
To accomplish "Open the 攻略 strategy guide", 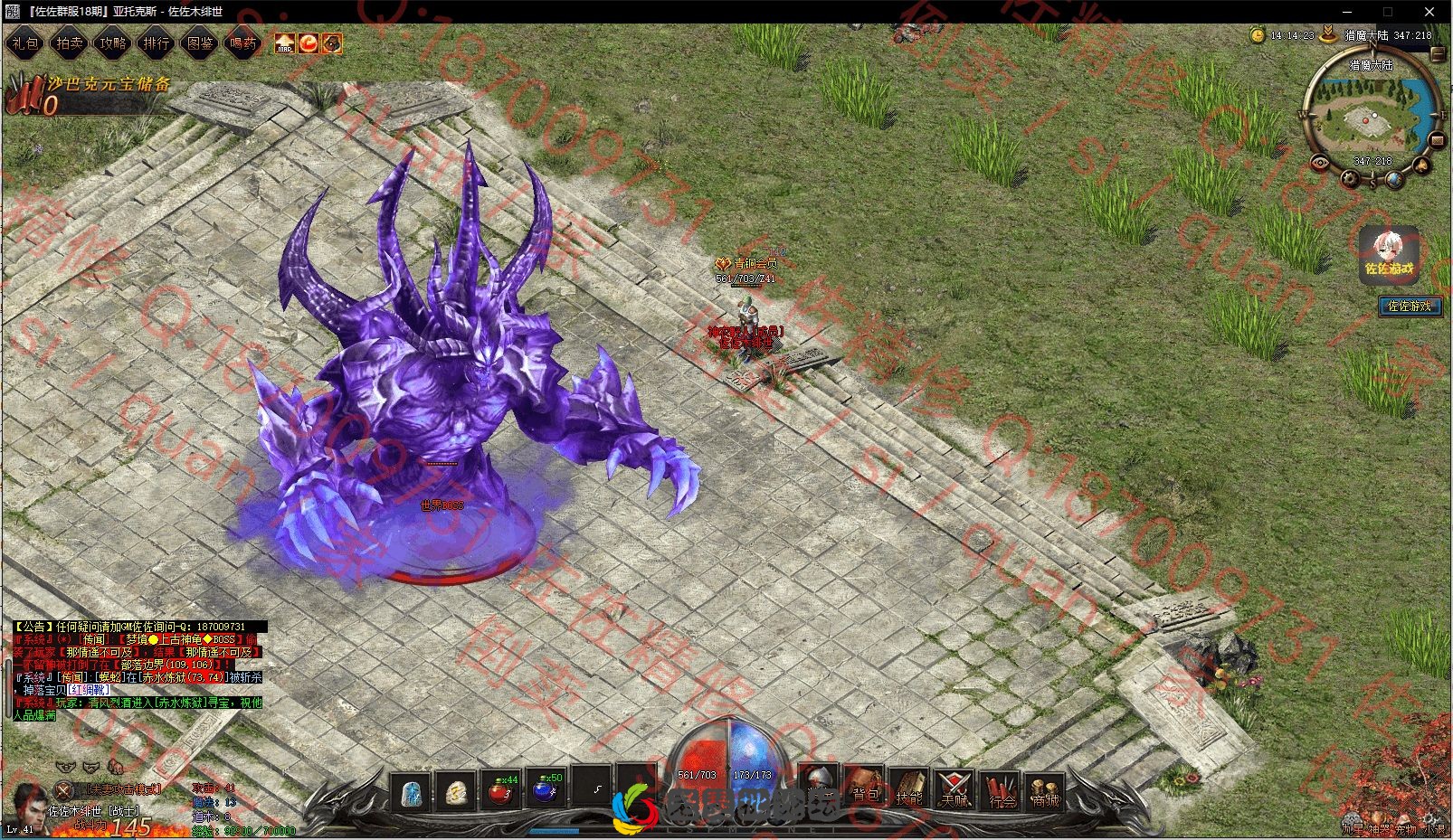I will 112,42.
